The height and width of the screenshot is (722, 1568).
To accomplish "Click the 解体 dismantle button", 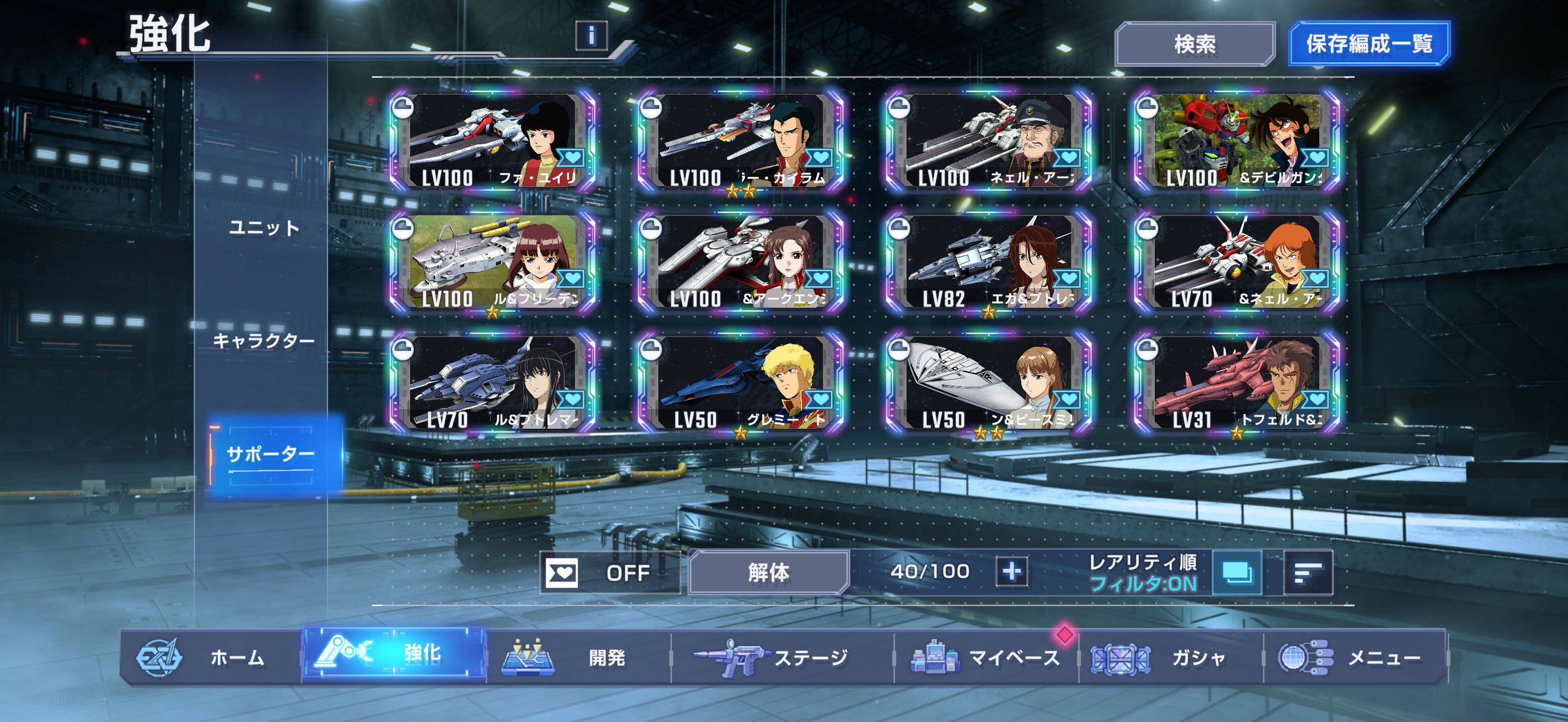I will click(x=768, y=572).
